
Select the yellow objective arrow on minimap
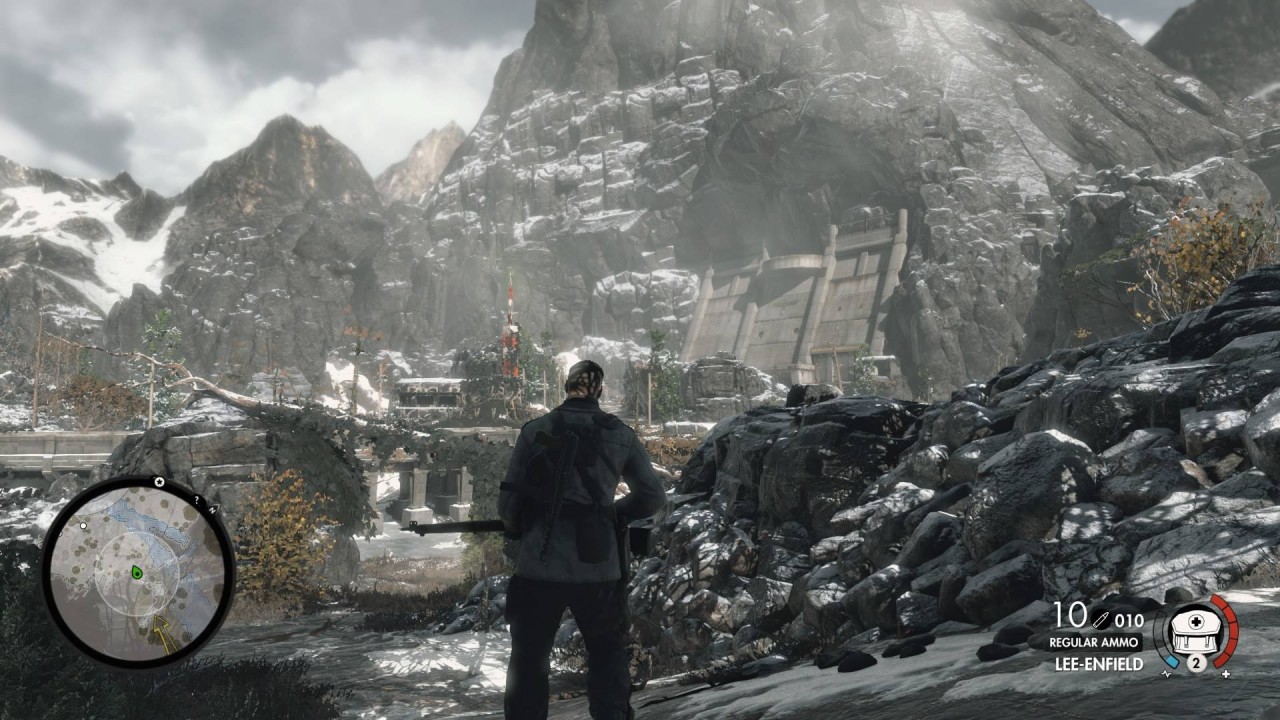click(x=160, y=632)
